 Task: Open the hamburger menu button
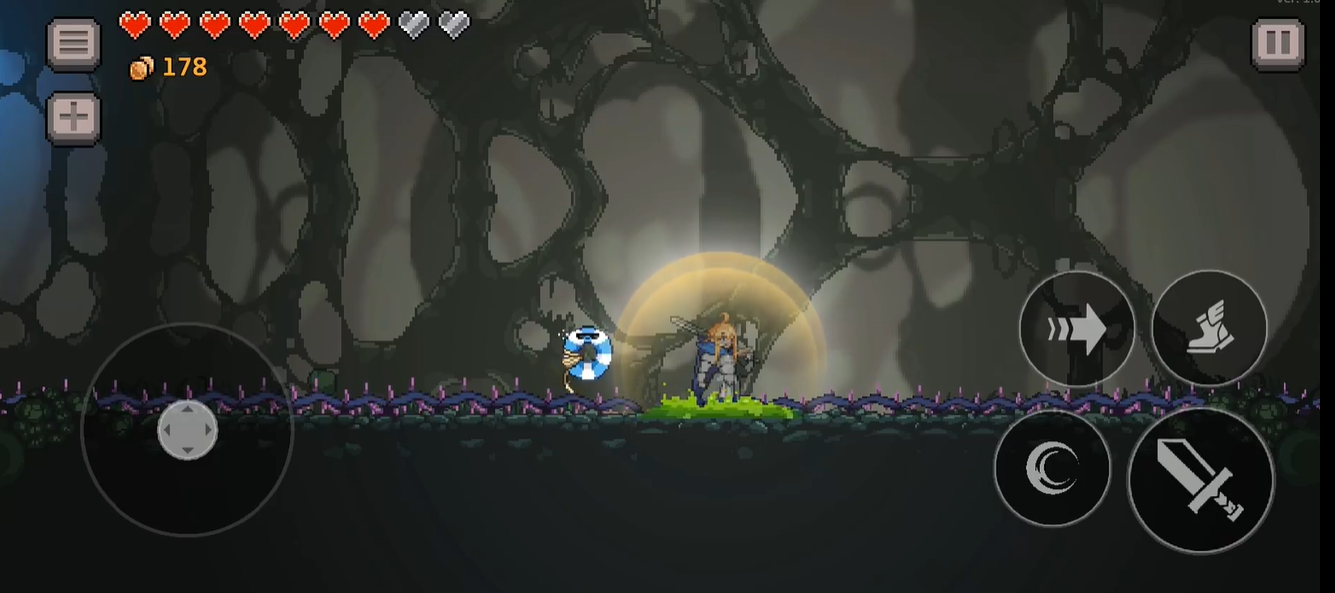(74, 44)
